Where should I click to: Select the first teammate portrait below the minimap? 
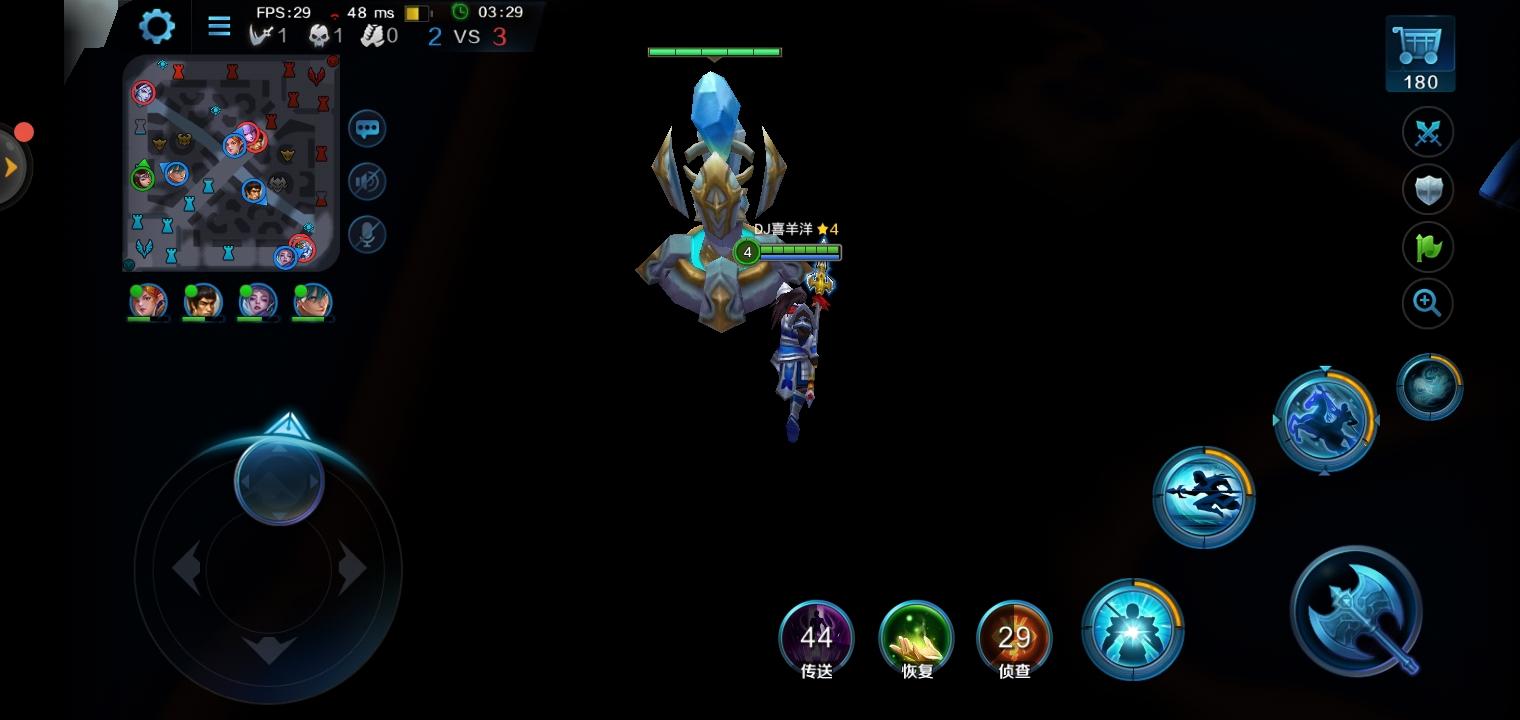(147, 302)
